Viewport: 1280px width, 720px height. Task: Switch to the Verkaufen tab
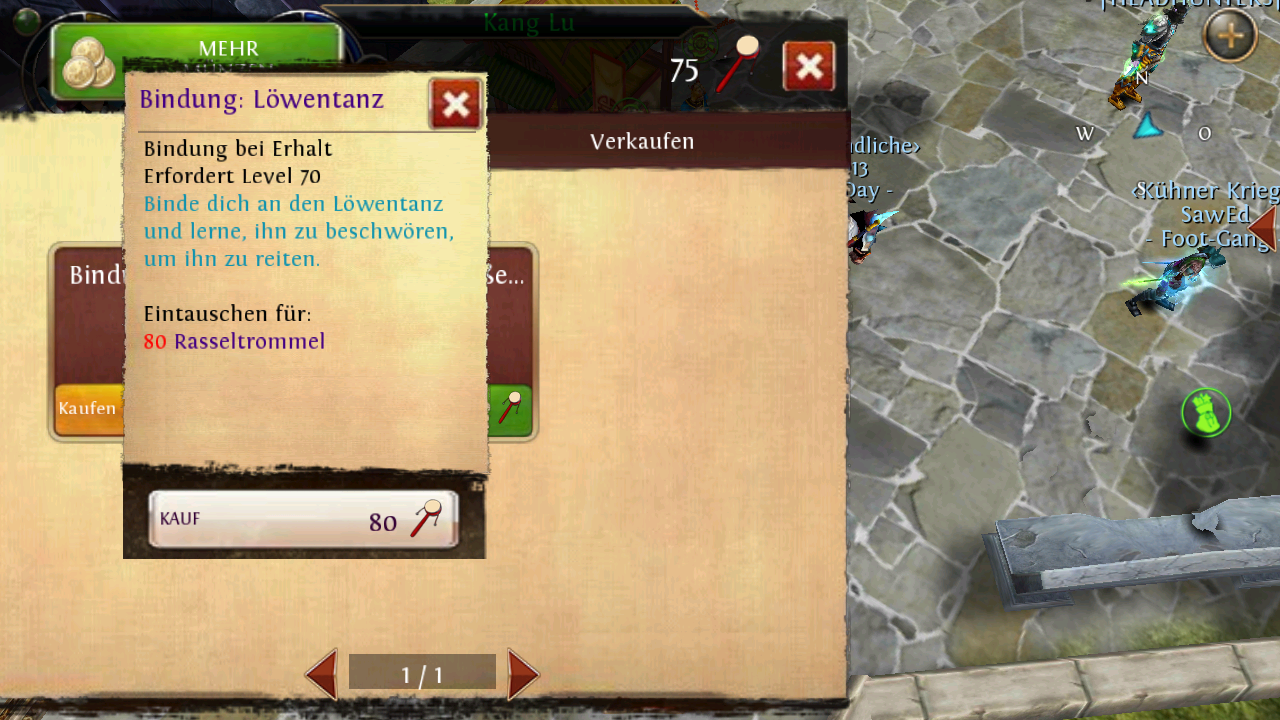642,141
